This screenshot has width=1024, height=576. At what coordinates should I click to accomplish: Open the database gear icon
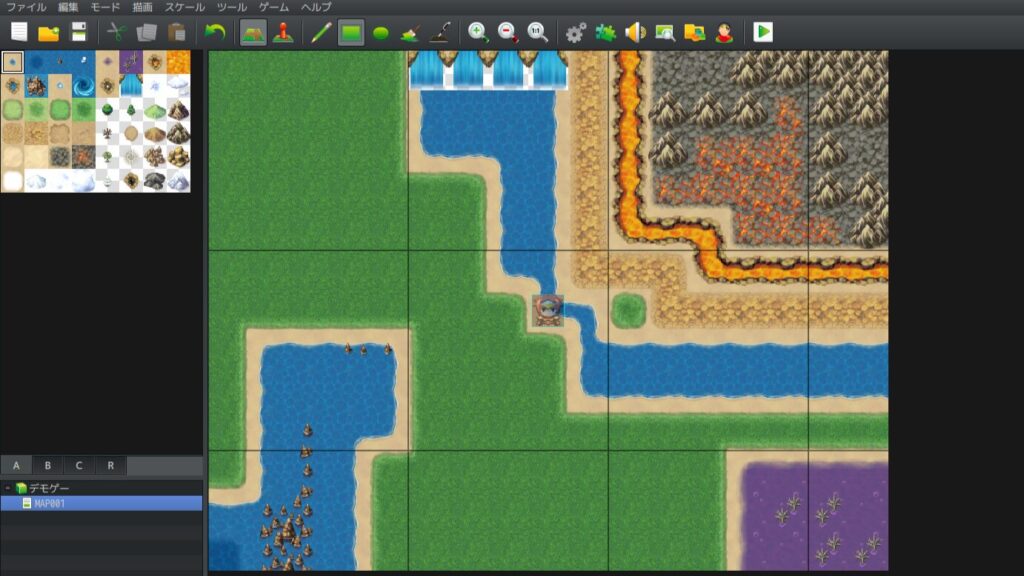click(576, 32)
